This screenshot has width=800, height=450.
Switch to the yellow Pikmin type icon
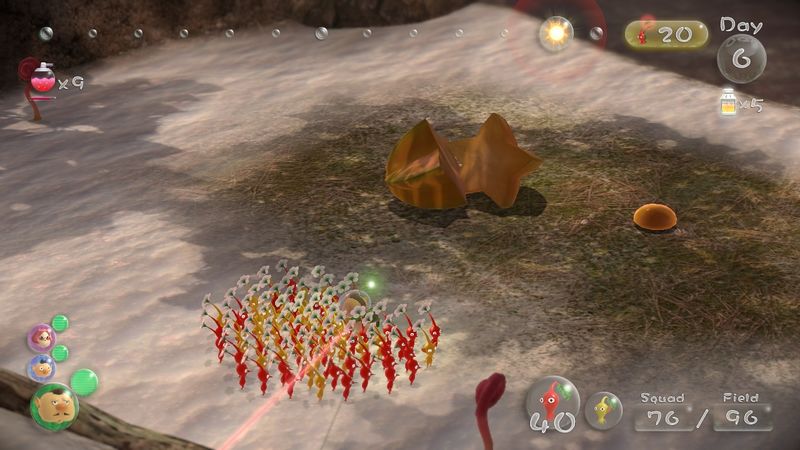click(603, 409)
